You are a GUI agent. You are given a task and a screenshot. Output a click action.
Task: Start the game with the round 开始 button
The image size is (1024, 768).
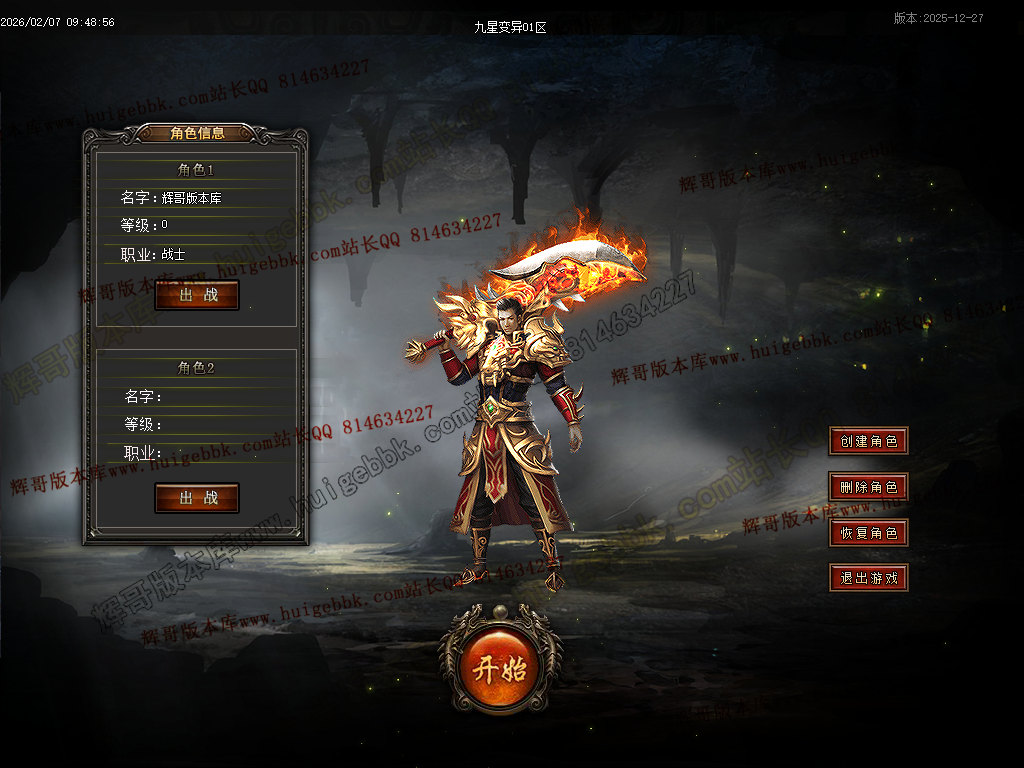point(500,669)
